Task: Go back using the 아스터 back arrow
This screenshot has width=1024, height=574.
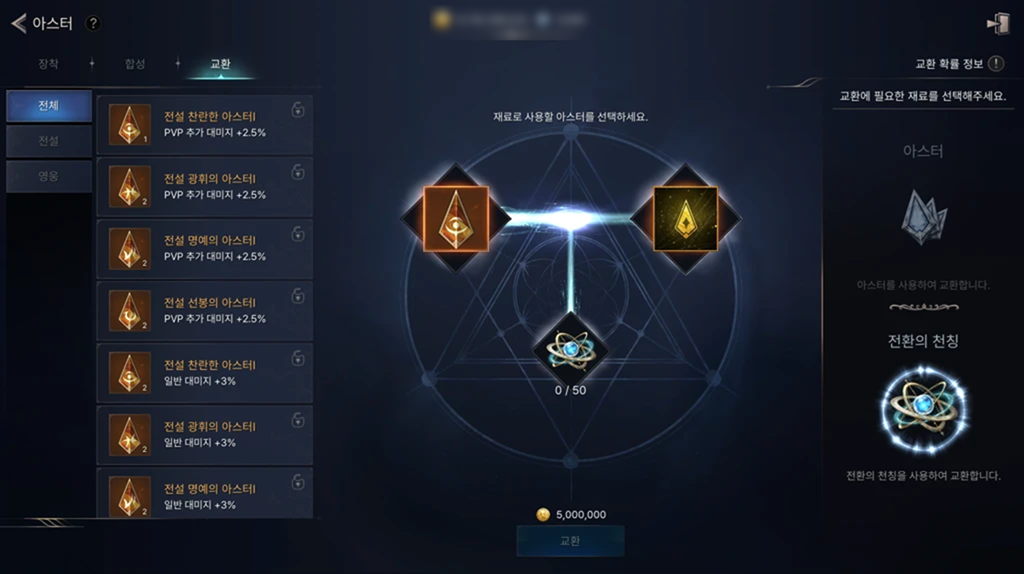Action: pos(19,23)
